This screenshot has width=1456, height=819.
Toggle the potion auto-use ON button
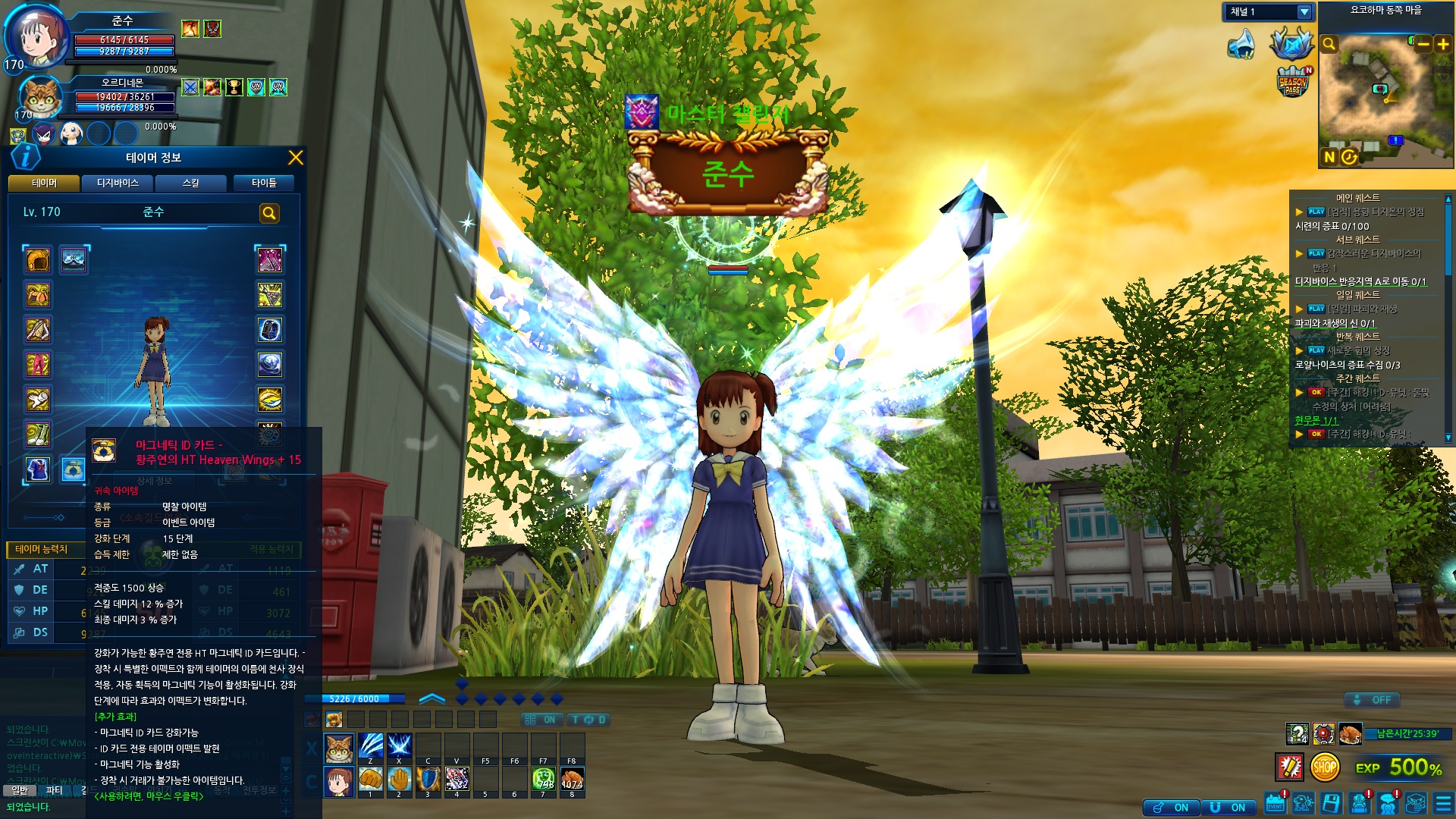click(x=1170, y=808)
